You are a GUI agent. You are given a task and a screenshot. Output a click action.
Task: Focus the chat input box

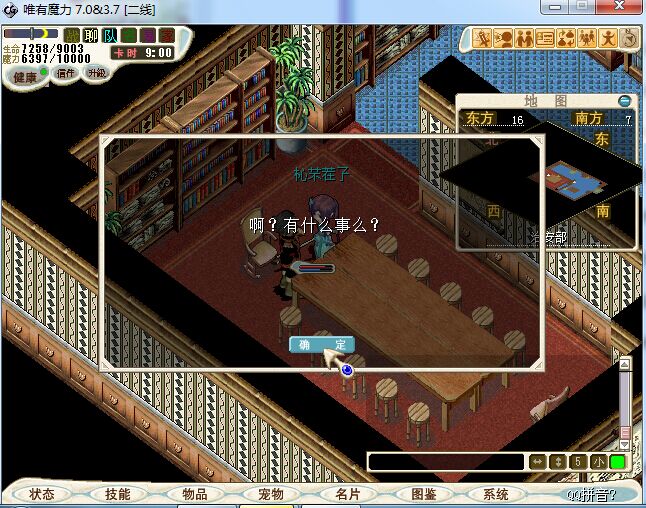446,462
